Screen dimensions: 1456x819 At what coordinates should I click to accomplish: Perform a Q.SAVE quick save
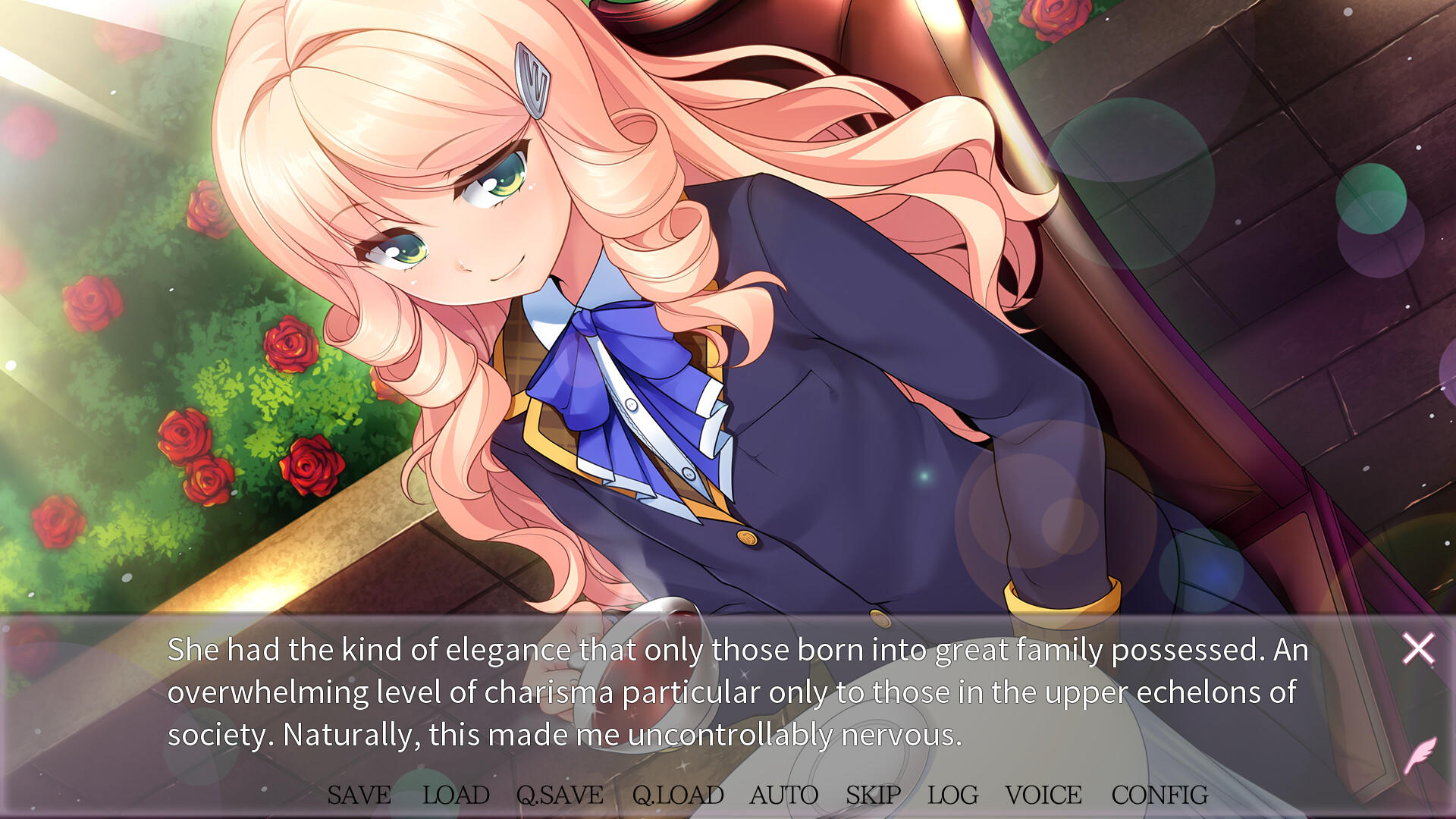559,795
